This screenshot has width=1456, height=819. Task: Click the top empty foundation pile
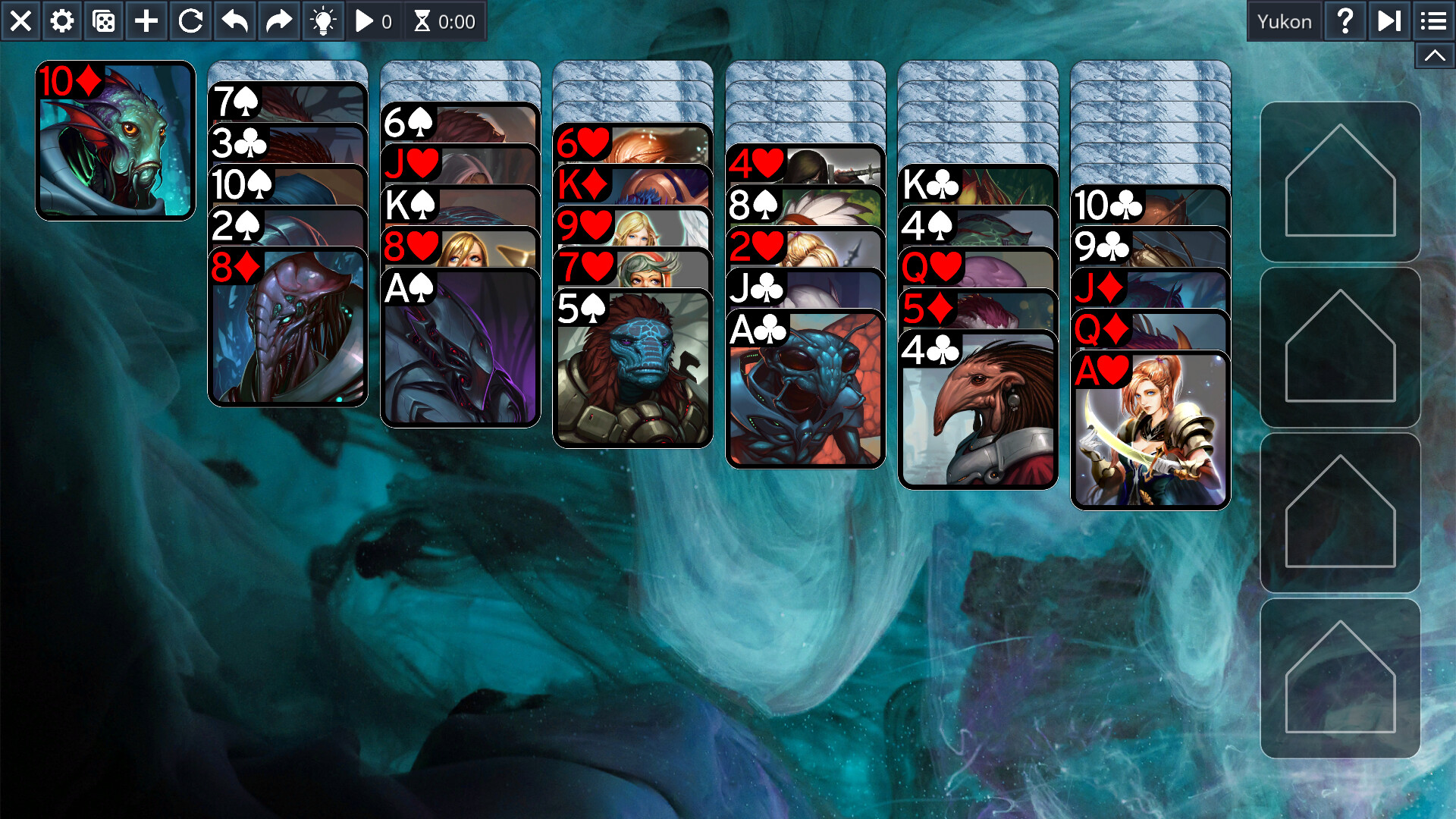pos(1341,182)
